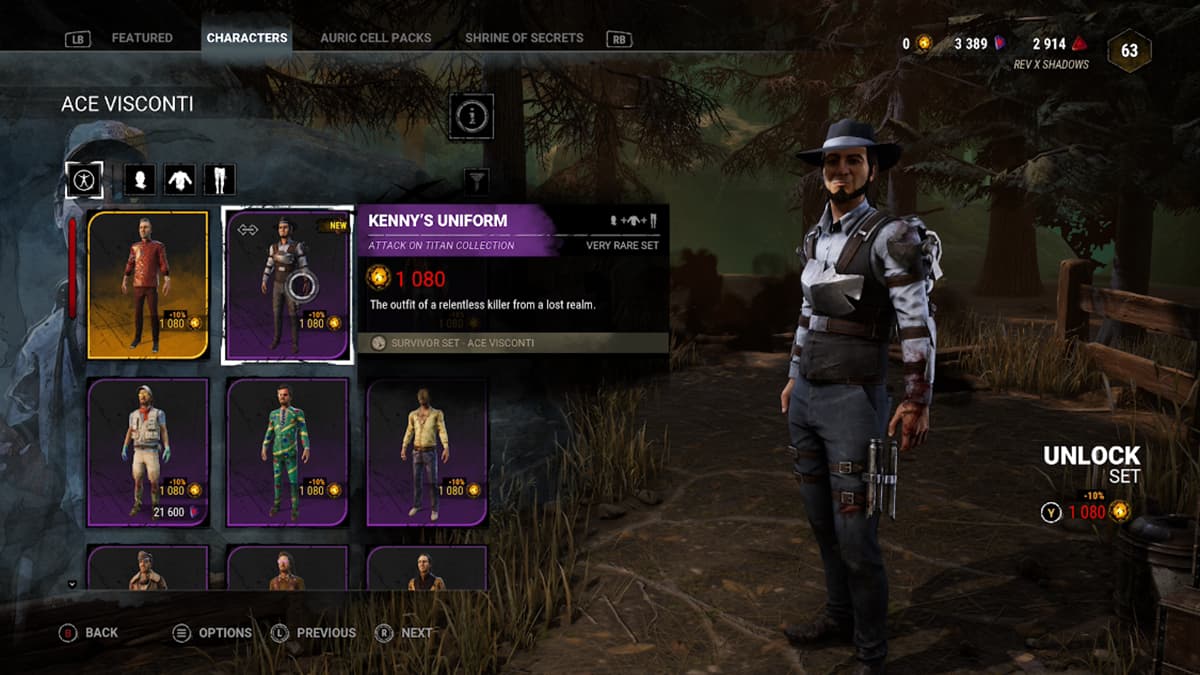Click the character info icon
The height and width of the screenshot is (675, 1200).
pyautogui.click(x=470, y=116)
